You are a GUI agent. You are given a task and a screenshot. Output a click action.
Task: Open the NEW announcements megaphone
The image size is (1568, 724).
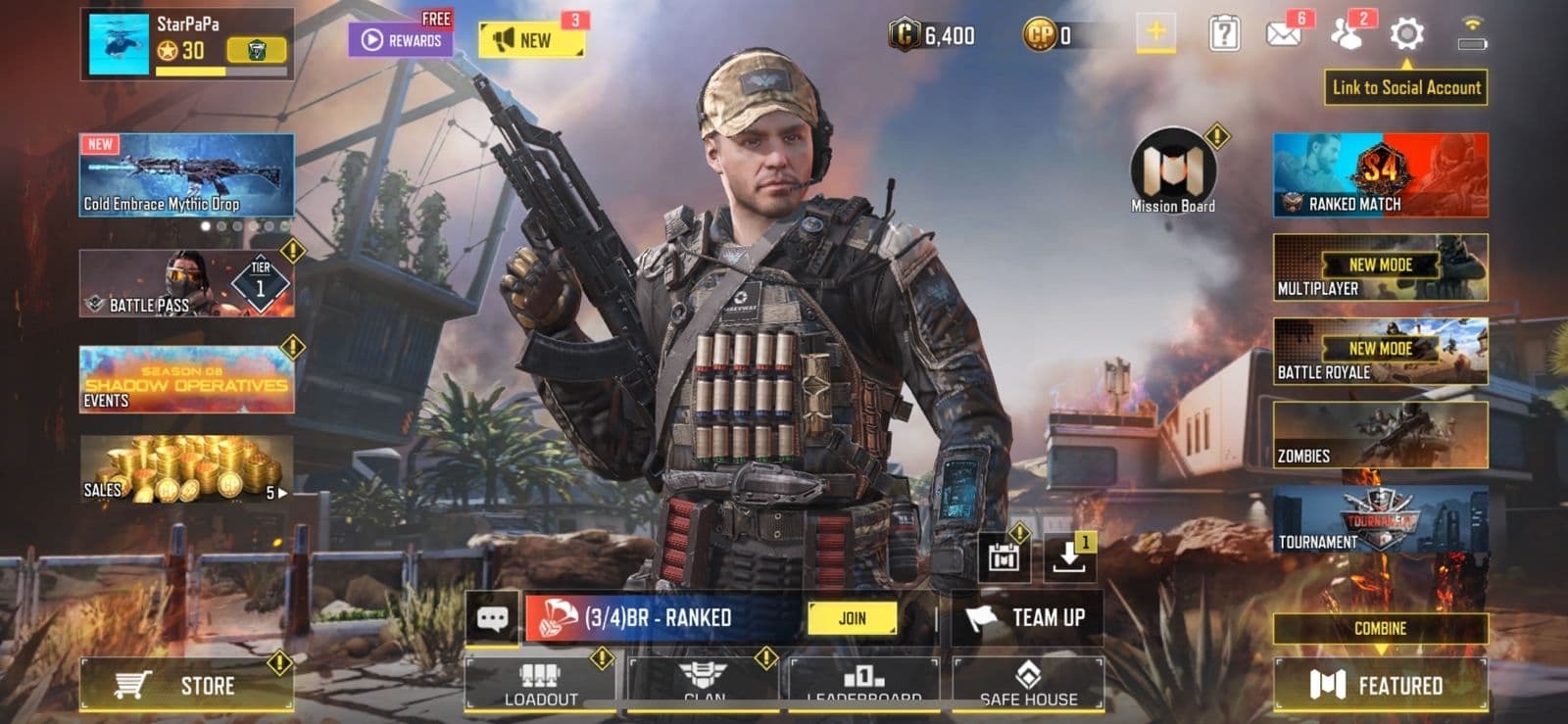pyautogui.click(x=529, y=39)
